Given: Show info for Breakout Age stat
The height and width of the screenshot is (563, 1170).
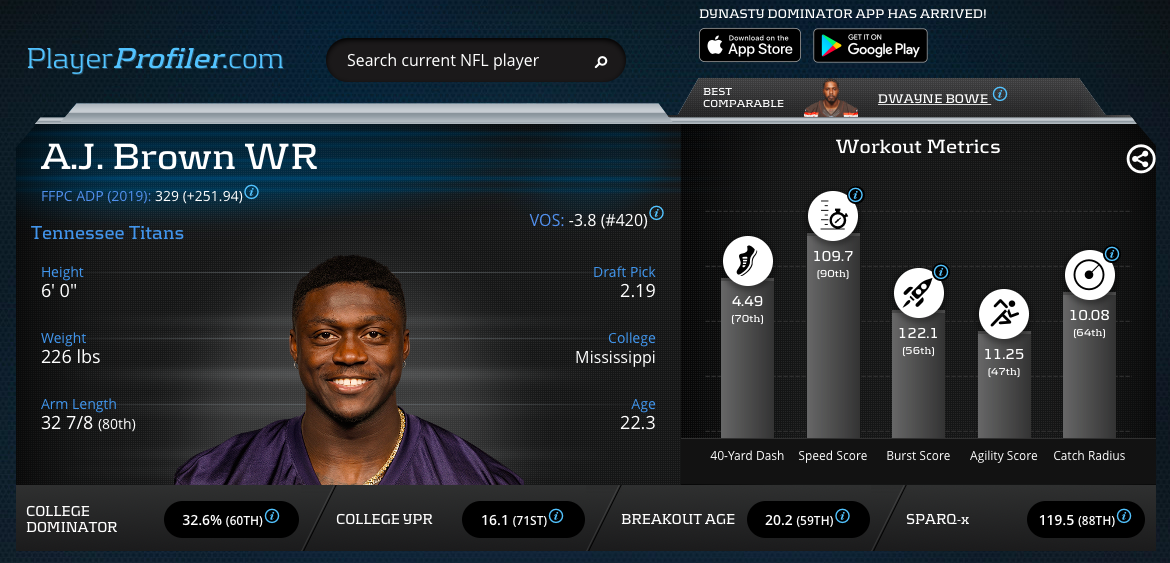Looking at the screenshot, I should pos(842,517).
